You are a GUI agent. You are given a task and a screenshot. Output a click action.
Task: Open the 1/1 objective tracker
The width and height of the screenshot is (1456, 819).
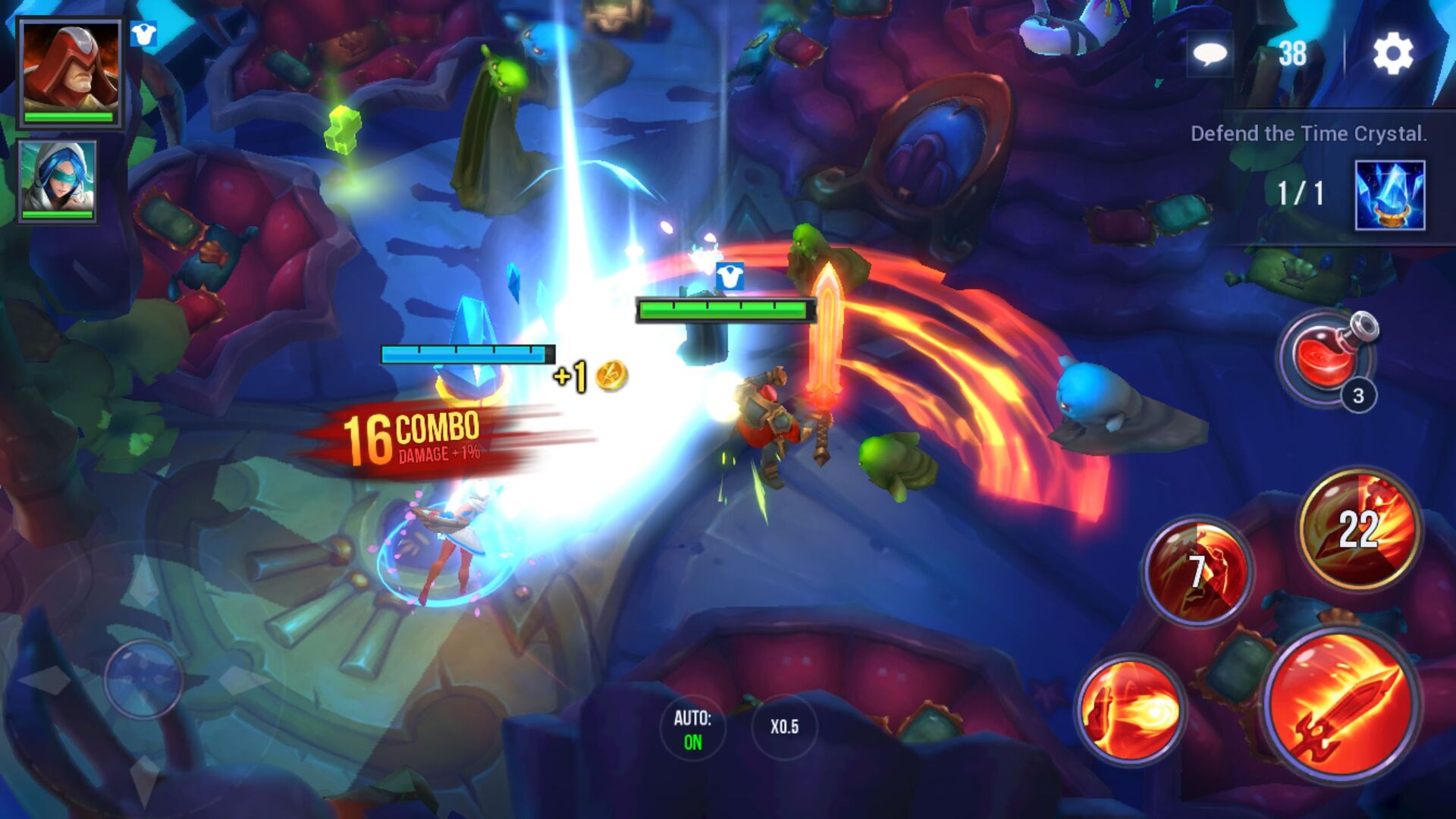pyautogui.click(x=1299, y=192)
